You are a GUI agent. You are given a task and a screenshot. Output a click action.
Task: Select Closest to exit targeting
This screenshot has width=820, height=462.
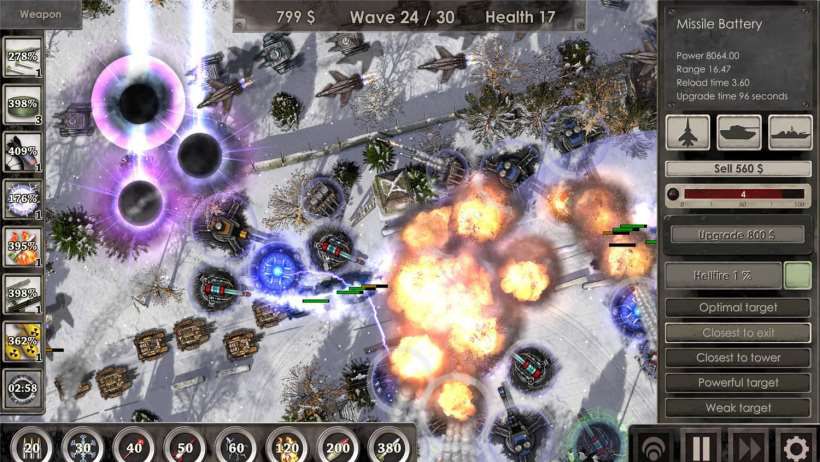[738, 332]
